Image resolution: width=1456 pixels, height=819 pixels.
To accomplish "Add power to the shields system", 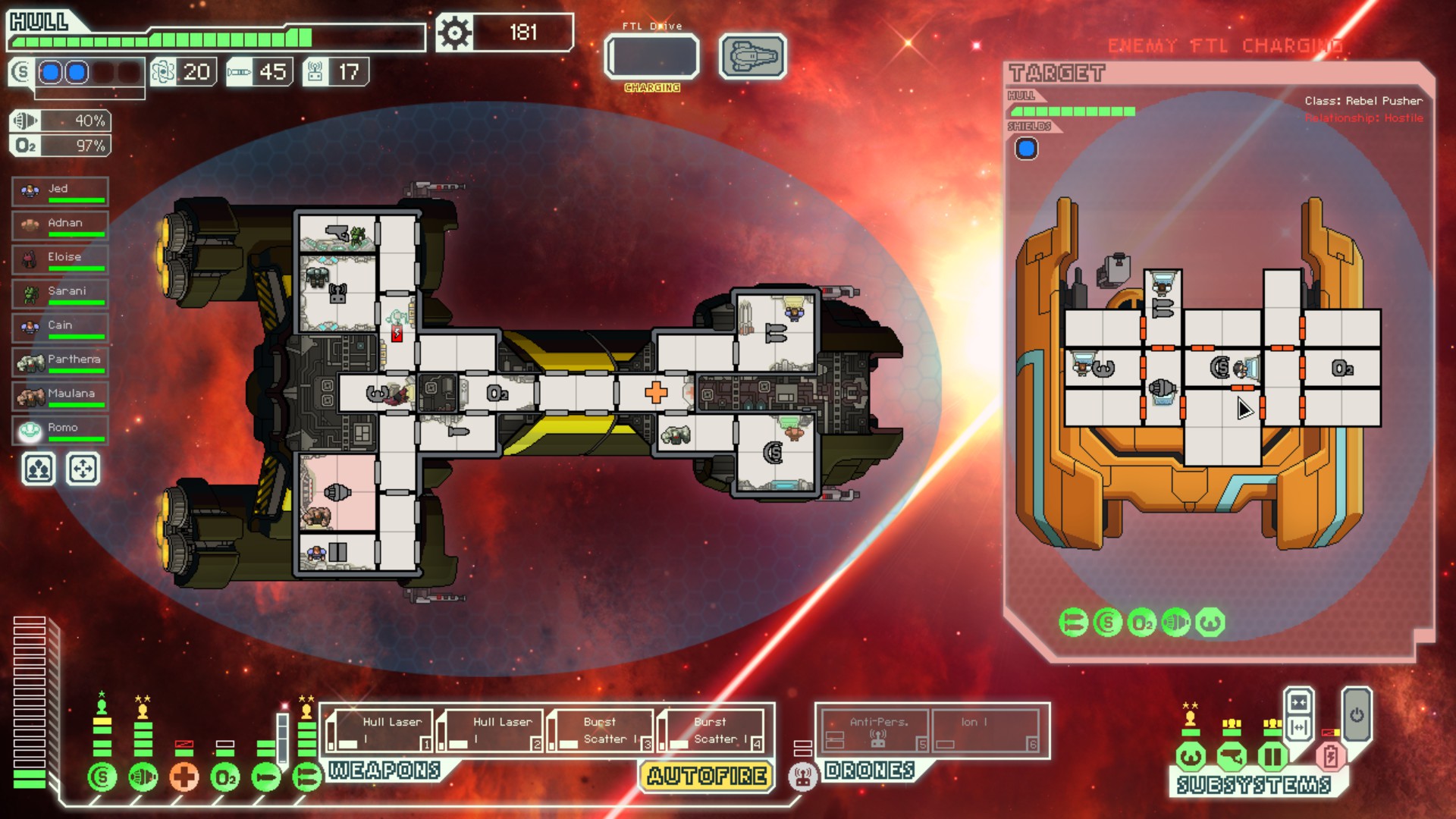I will click(x=102, y=777).
